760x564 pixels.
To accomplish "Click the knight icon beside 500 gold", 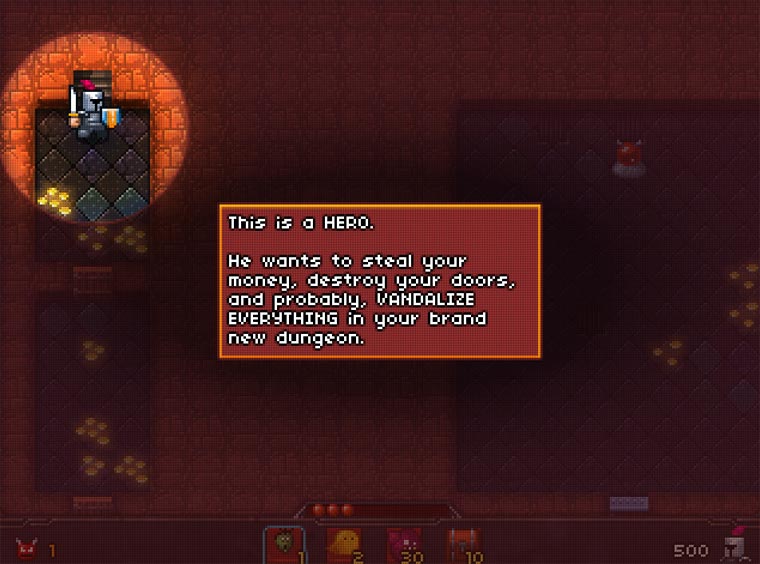I will (x=737, y=547).
